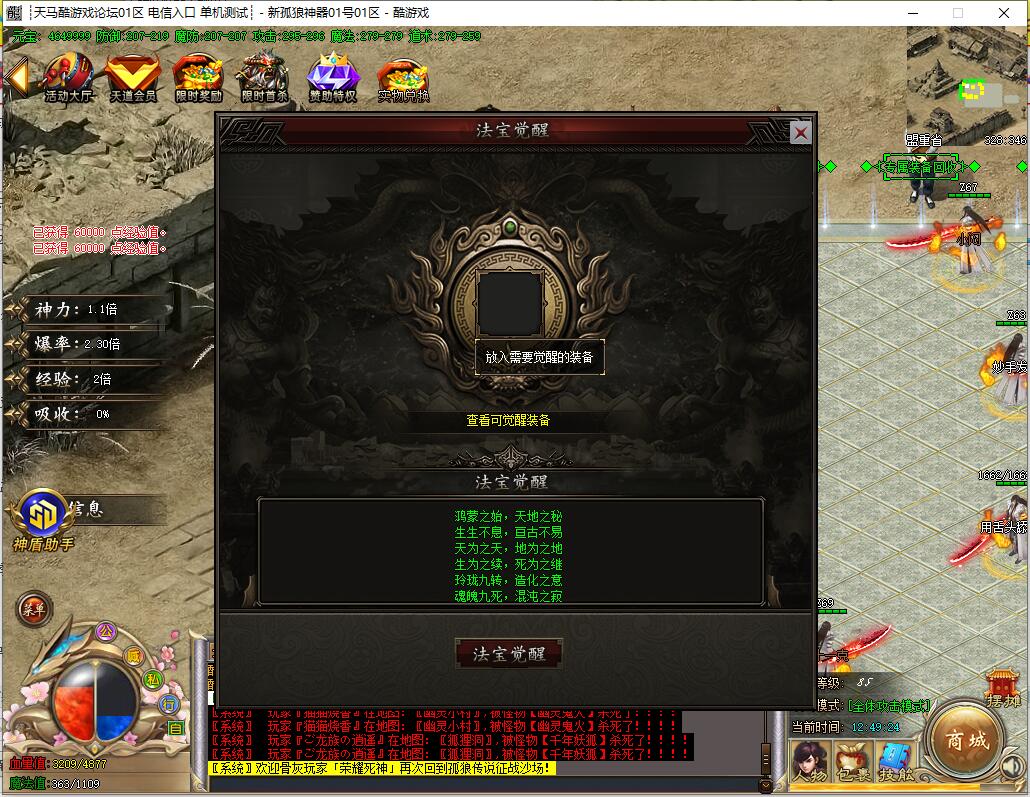1030x797 pixels.
Task: Collapse top icon bar with left arrow
Action: 16,75
